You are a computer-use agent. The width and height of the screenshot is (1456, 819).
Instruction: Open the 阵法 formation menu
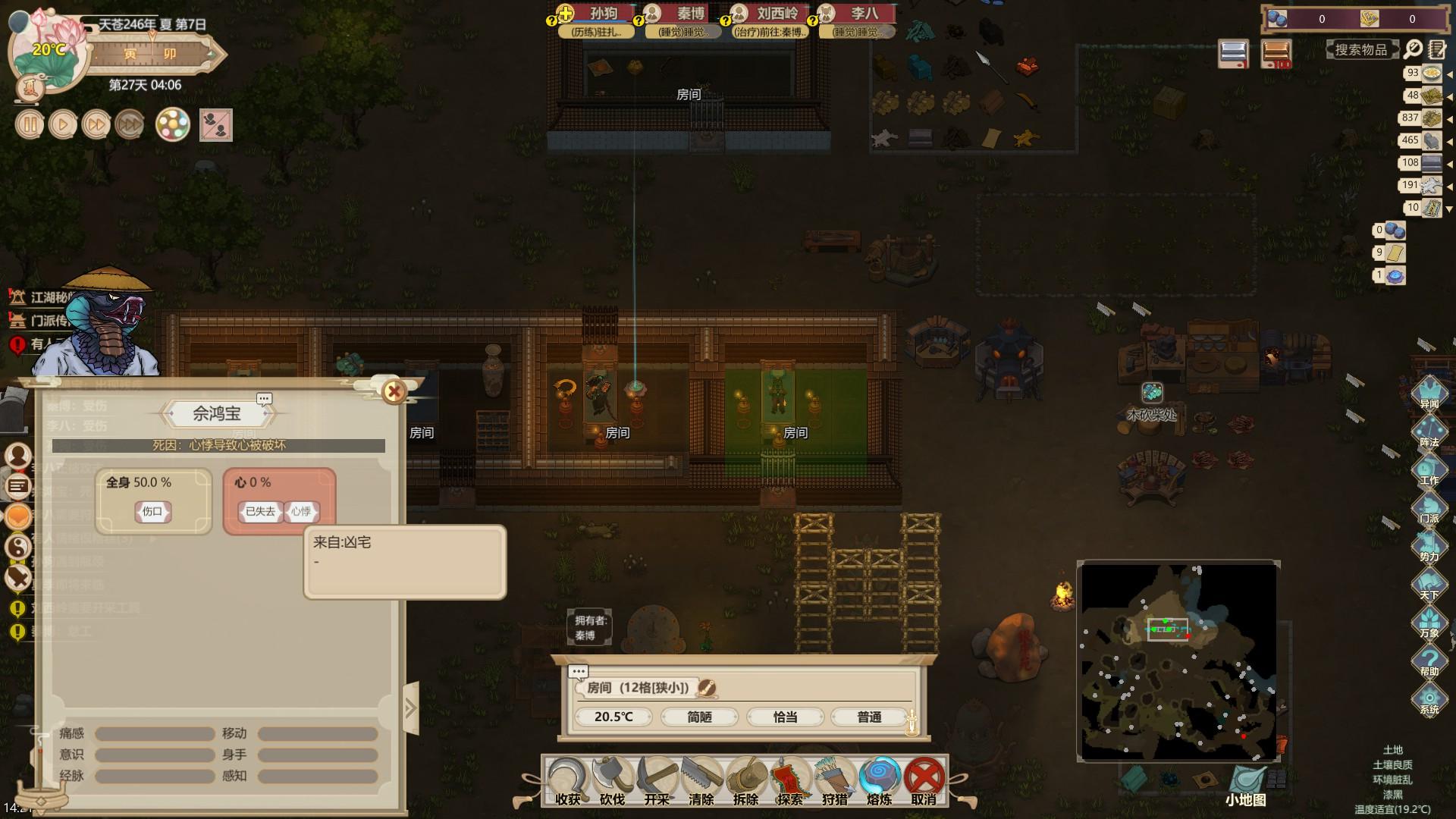click(x=1429, y=430)
